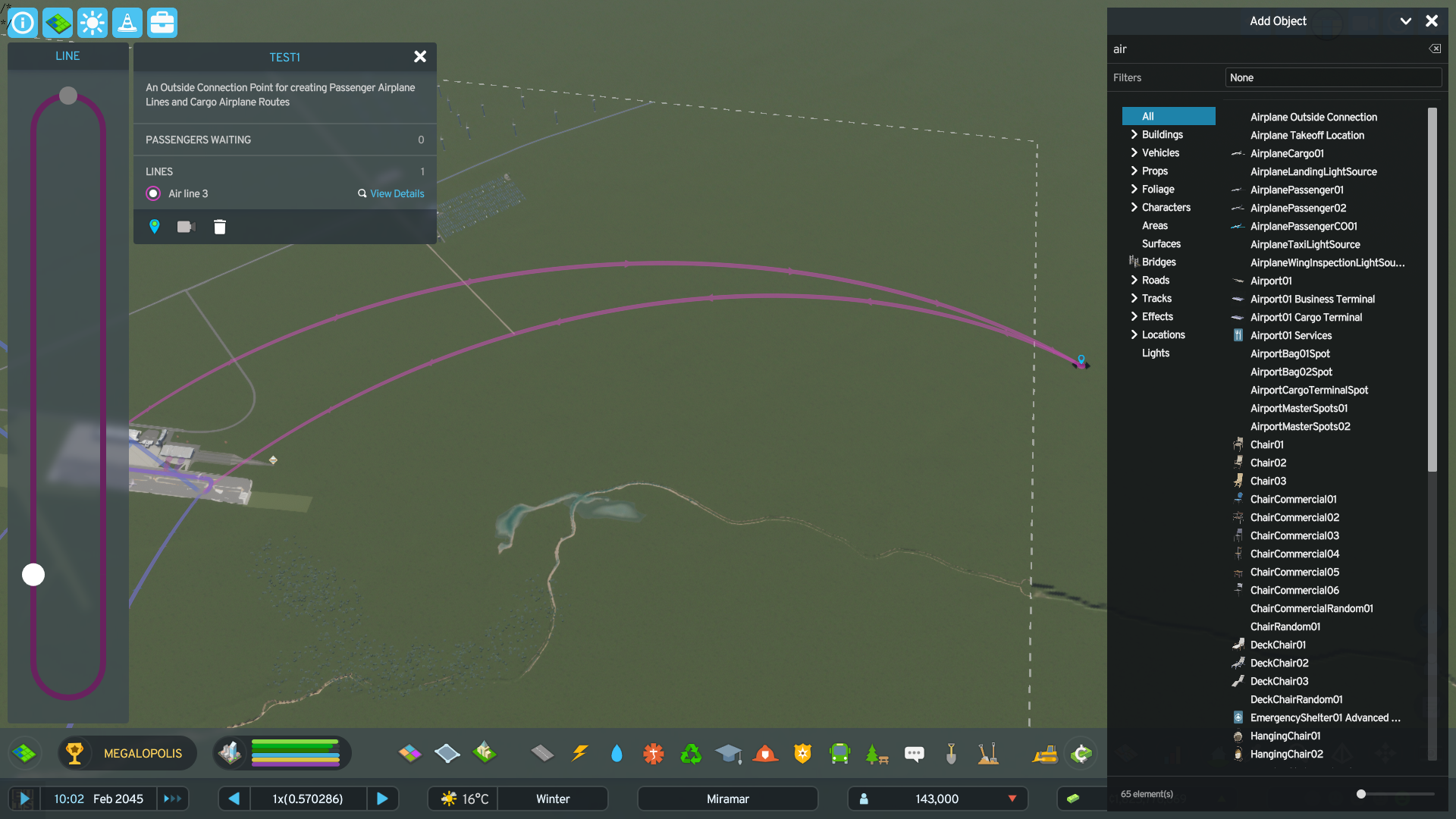Open the Electricity menu

pos(580,753)
